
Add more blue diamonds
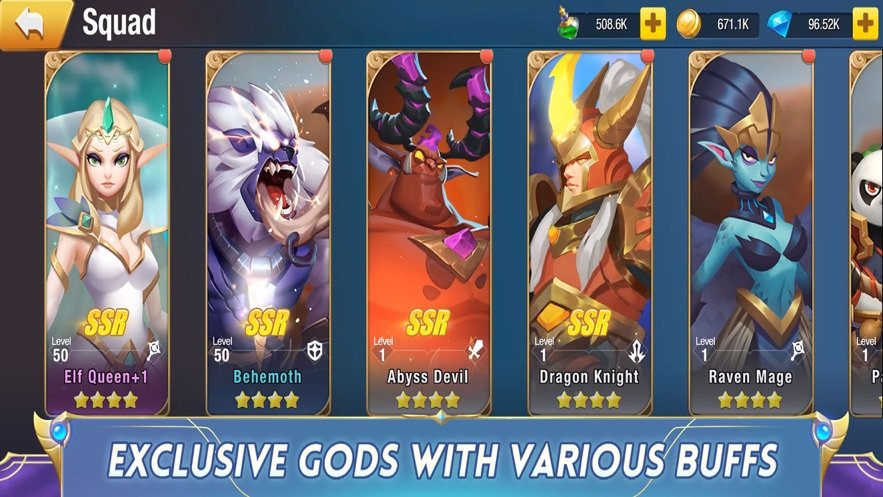(865, 24)
